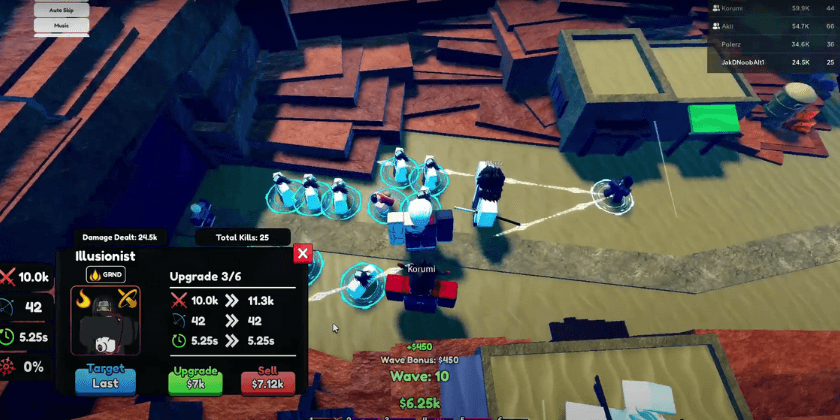Close the Illusionist unit panel
840x420 pixels.
pos(303,254)
